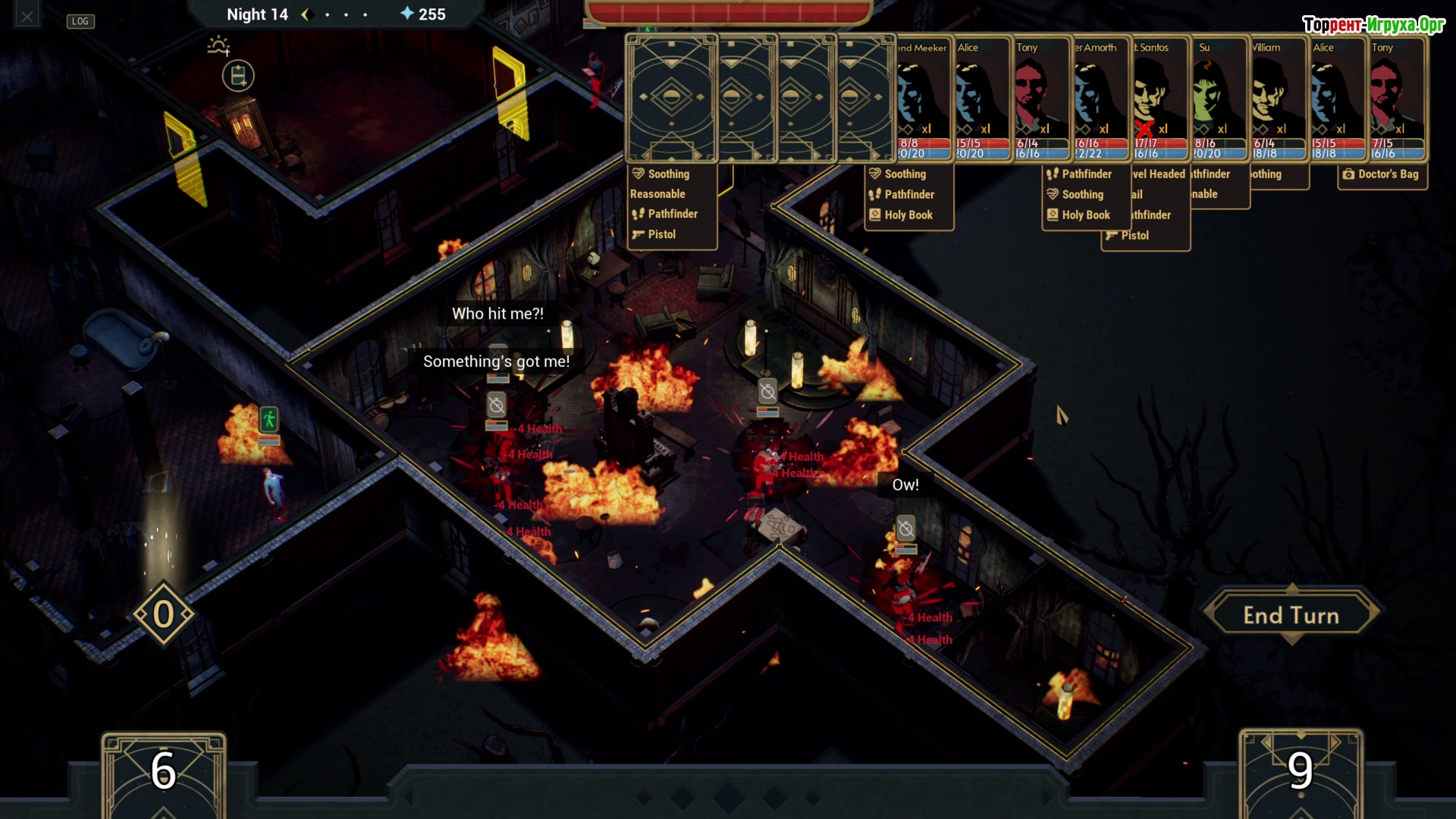Select the Meeker character card
The width and height of the screenshot is (1456, 819).
coord(923,97)
